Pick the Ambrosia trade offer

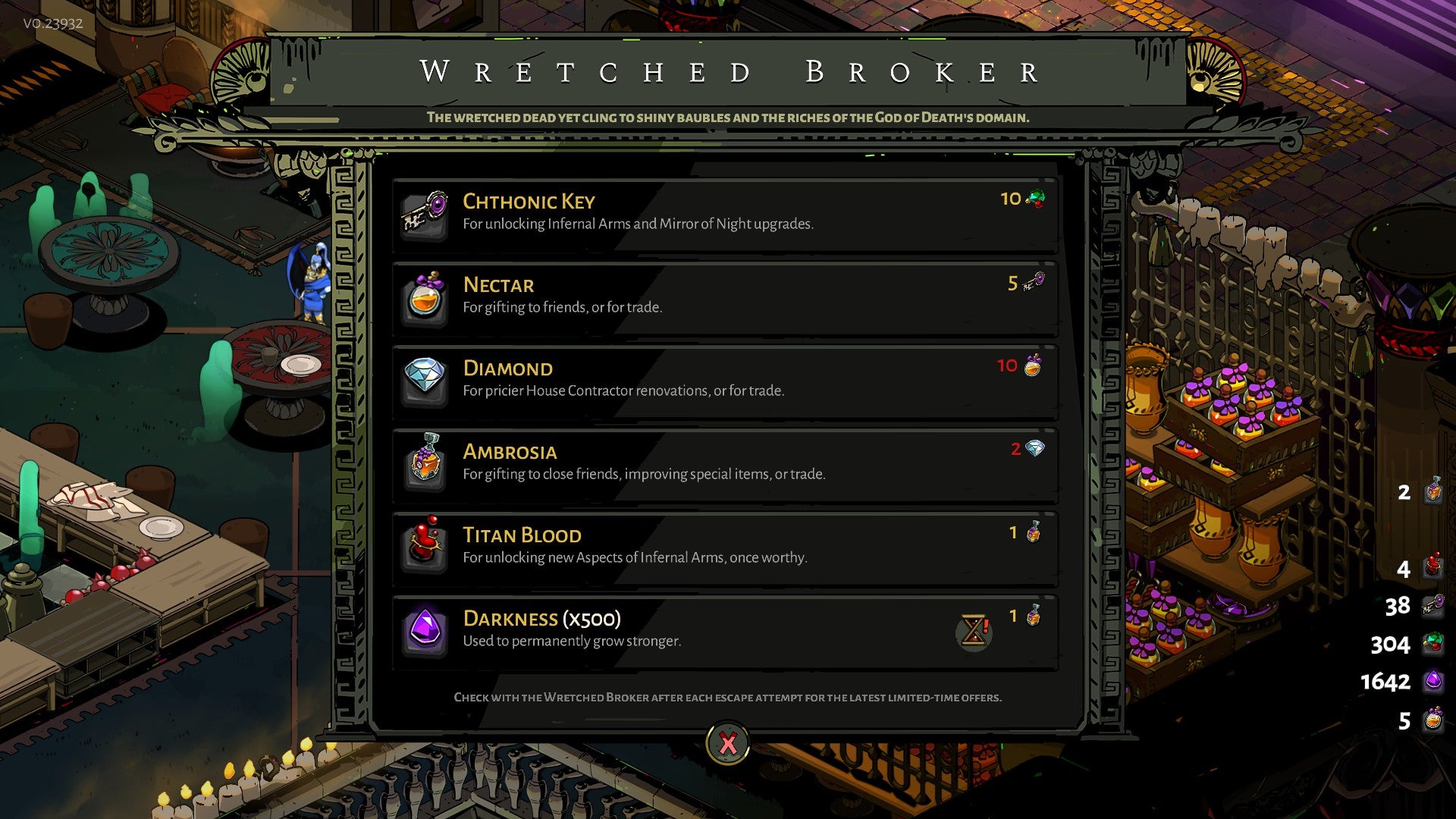724,465
